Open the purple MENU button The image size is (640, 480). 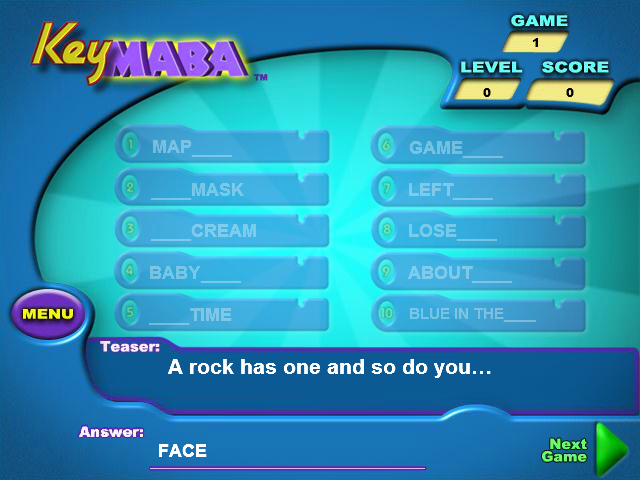point(48,314)
